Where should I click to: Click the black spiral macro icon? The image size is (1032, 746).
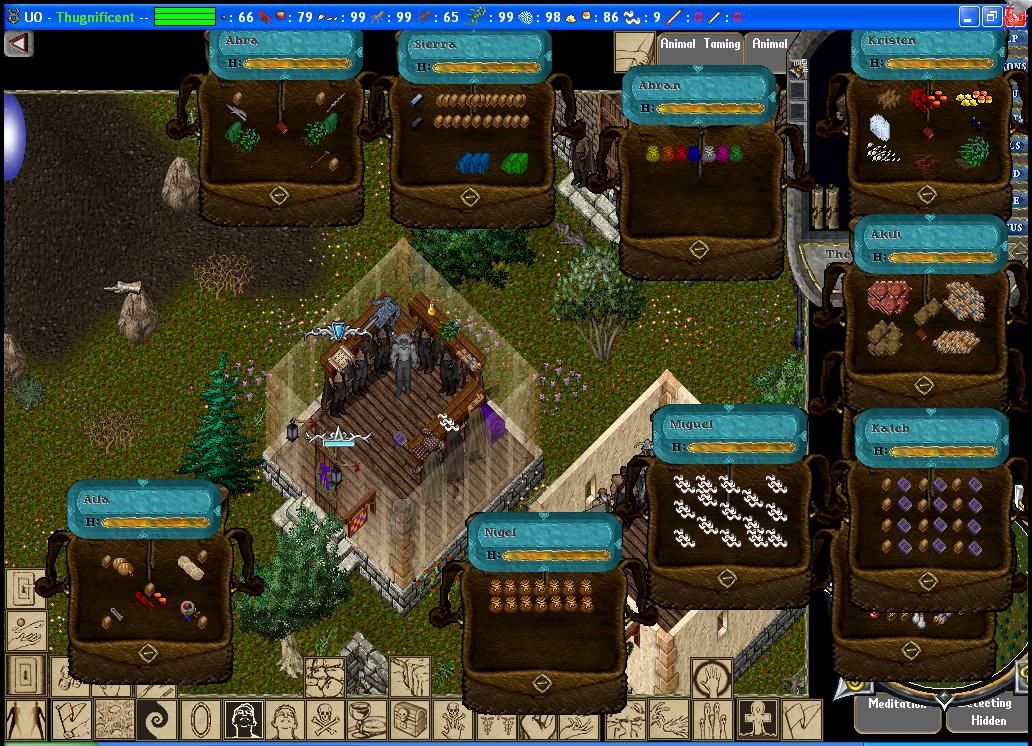(156, 718)
